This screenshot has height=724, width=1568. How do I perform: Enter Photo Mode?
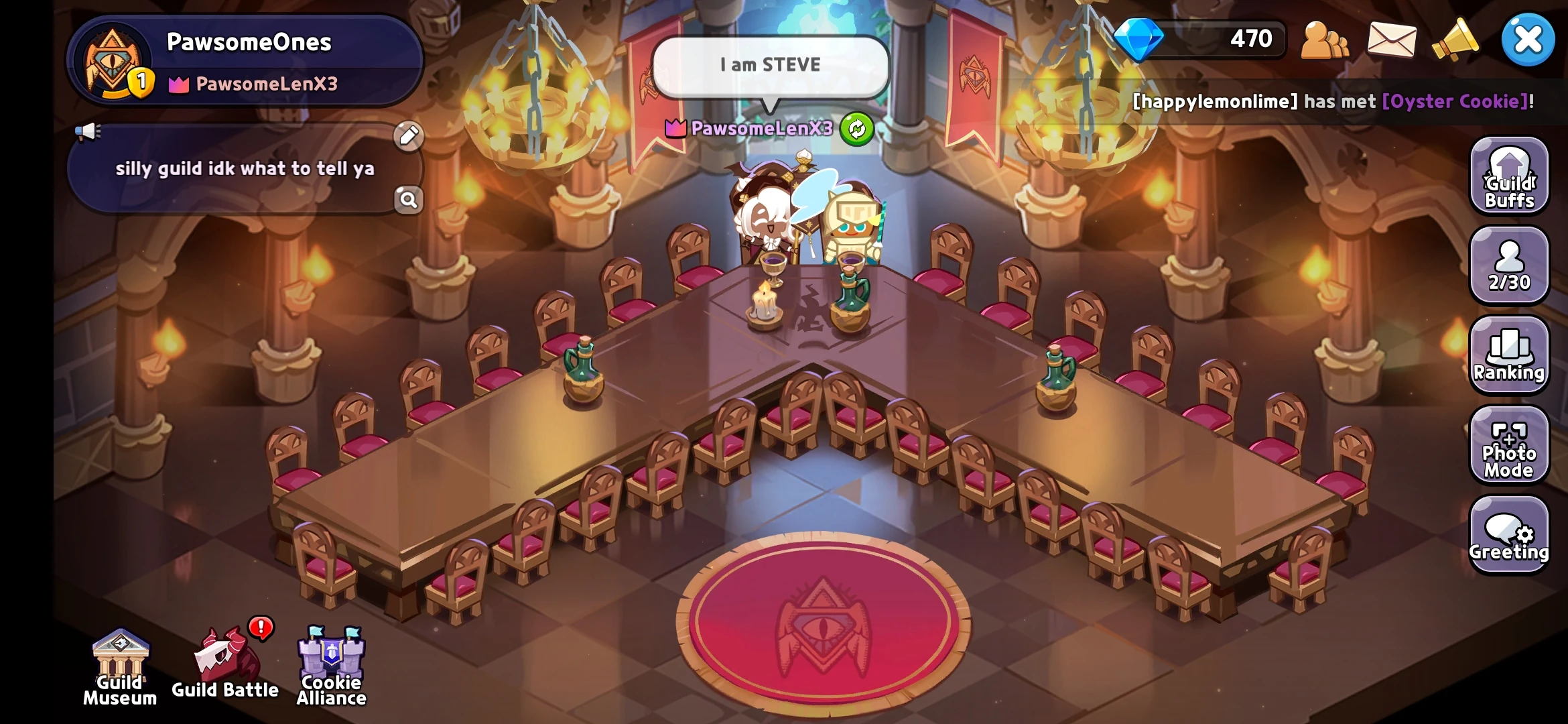coord(1509,446)
